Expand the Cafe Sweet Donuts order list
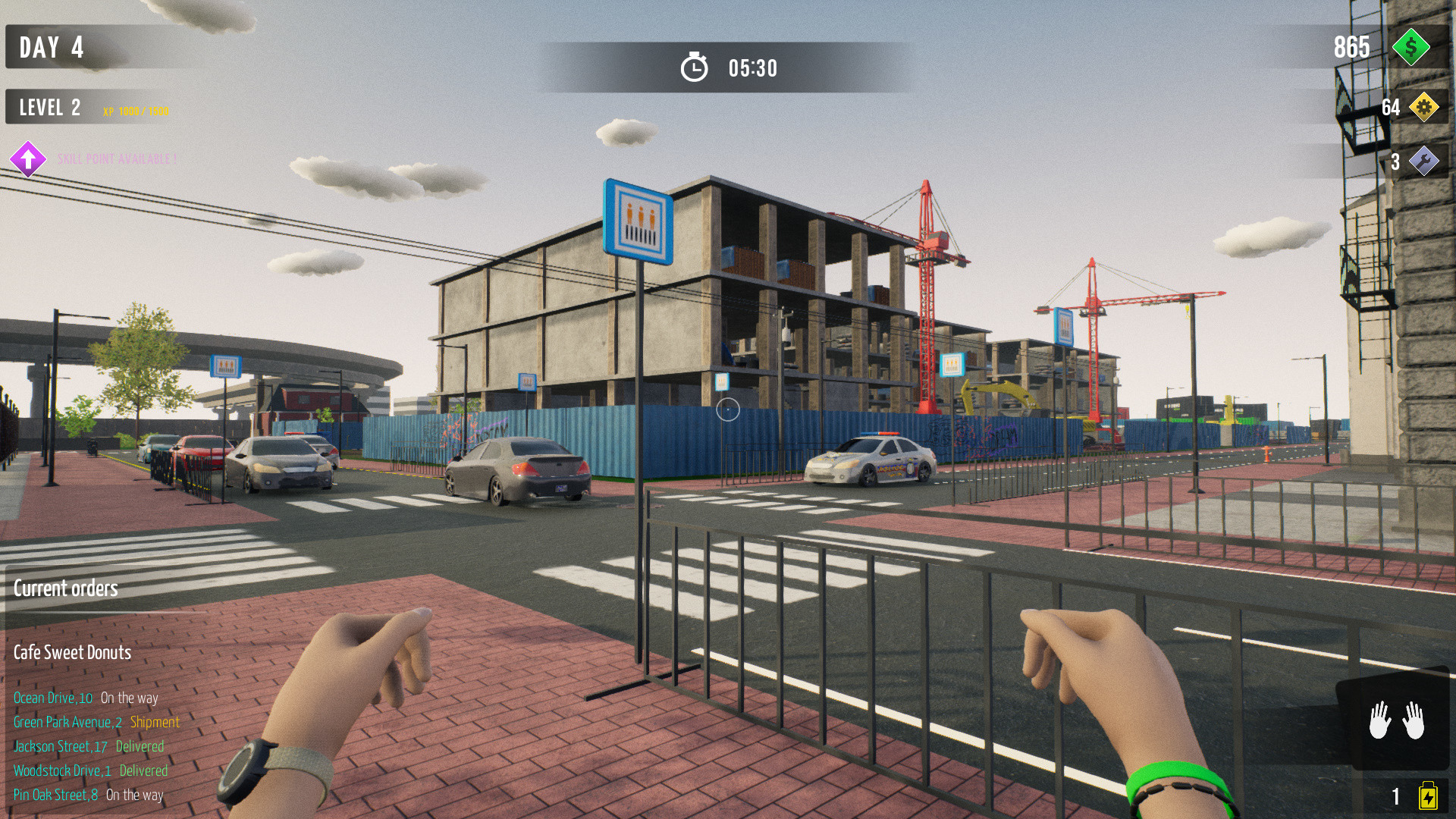 pyautogui.click(x=71, y=652)
